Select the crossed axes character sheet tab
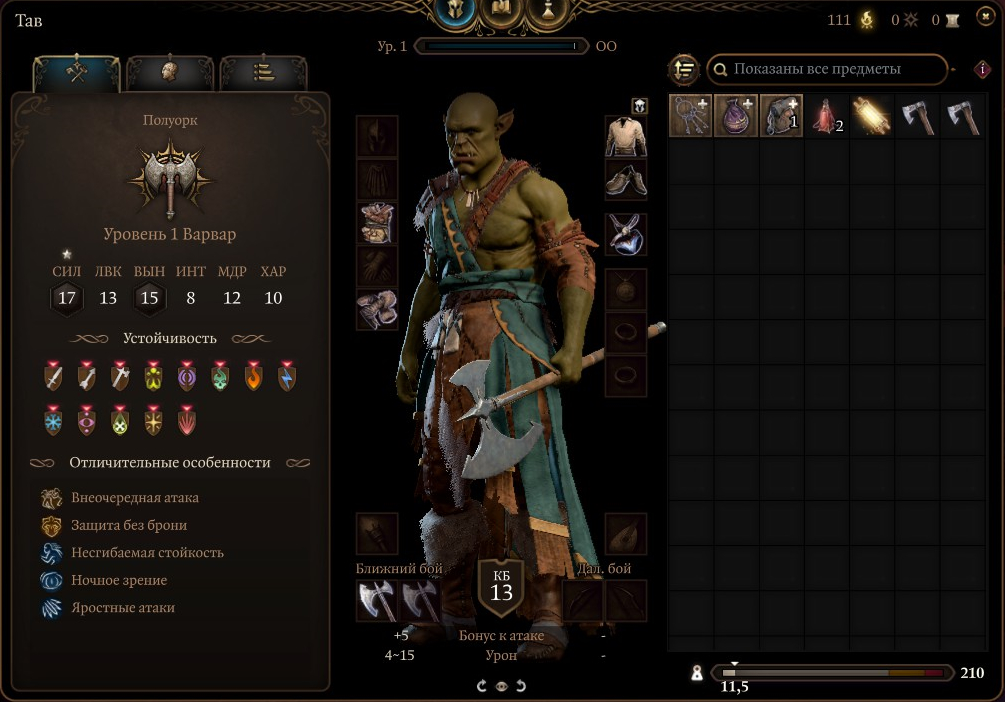 (77, 73)
